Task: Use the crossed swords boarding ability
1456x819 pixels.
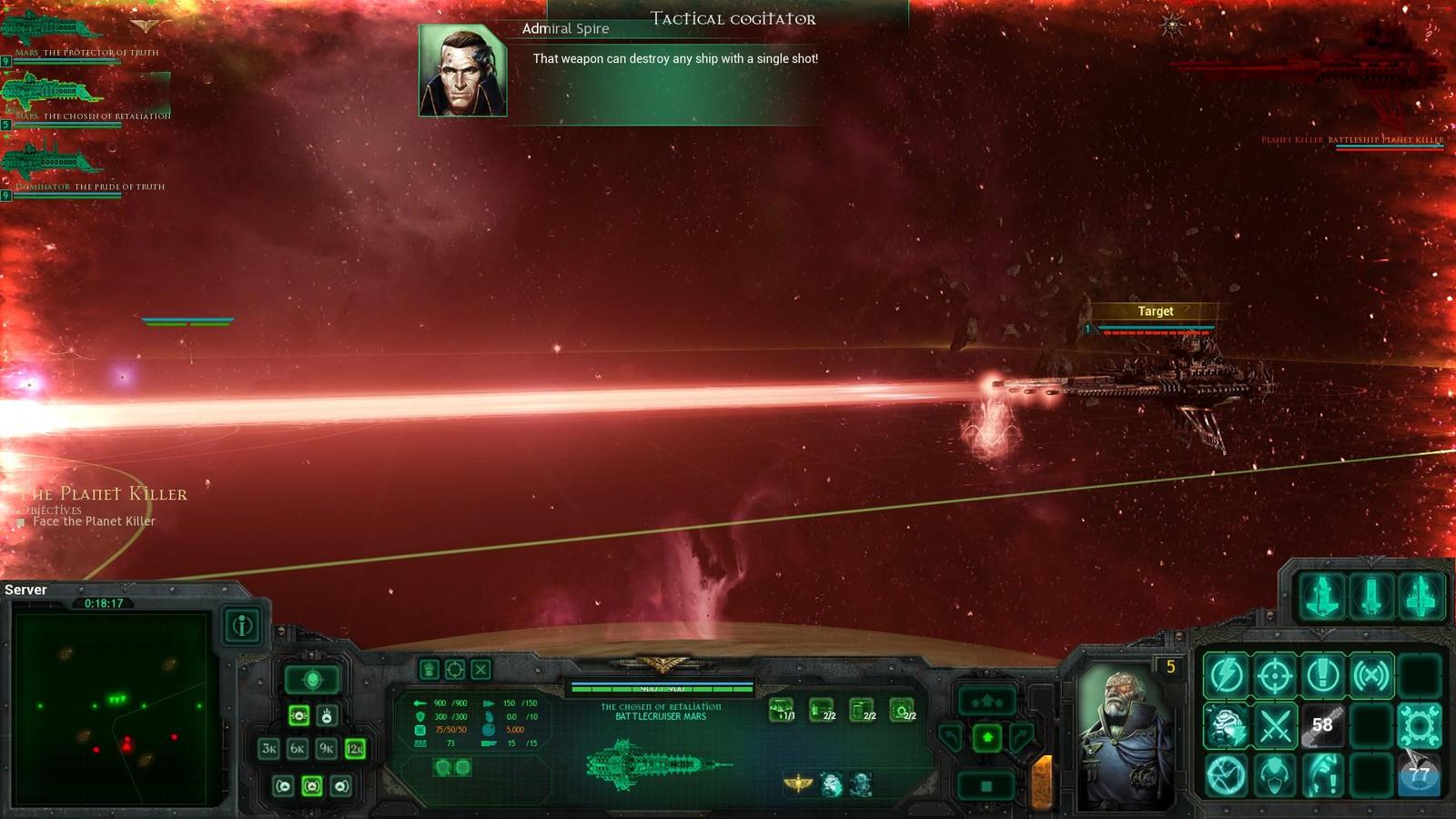Action: tap(1275, 725)
